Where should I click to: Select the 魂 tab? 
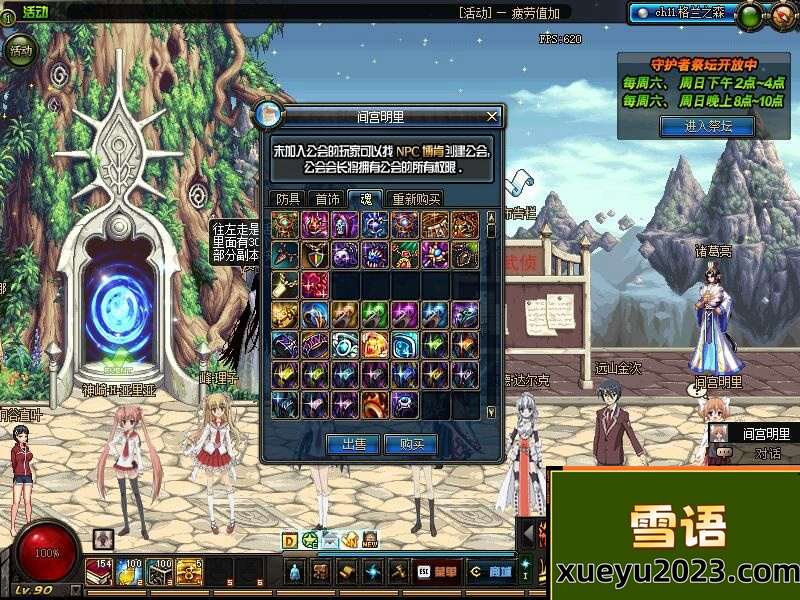pyautogui.click(x=365, y=199)
